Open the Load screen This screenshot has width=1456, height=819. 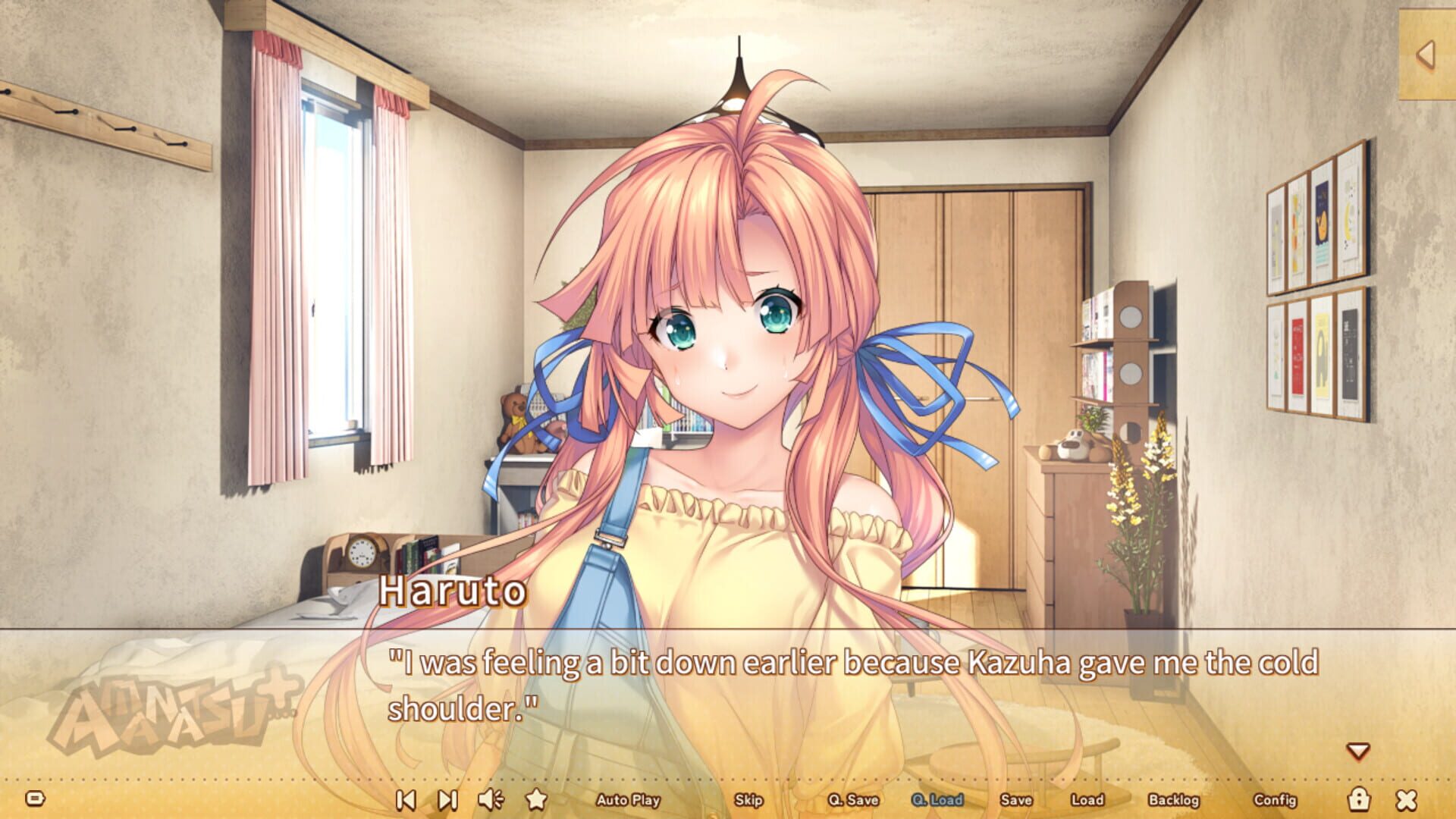tap(1087, 800)
